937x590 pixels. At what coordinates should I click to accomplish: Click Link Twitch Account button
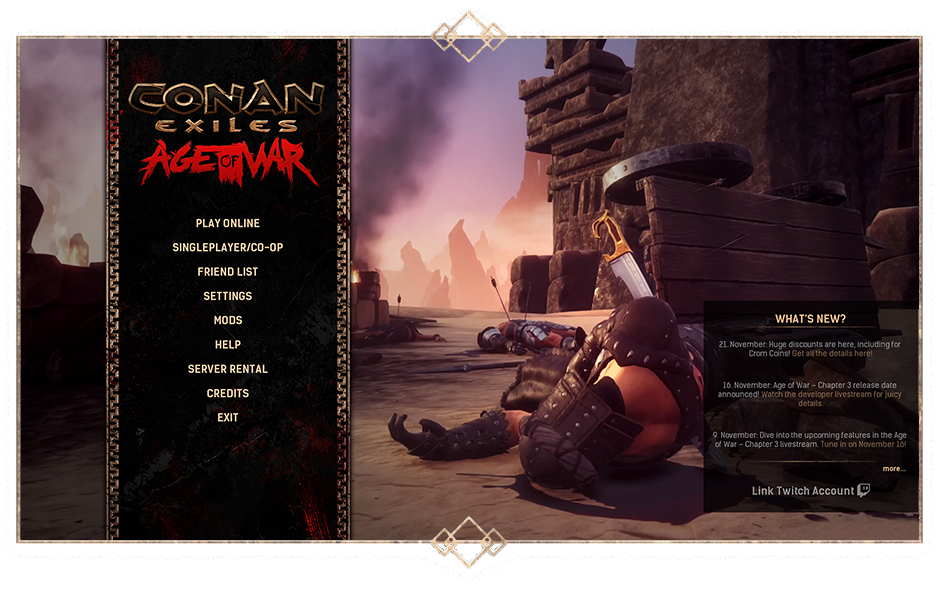pos(810,491)
